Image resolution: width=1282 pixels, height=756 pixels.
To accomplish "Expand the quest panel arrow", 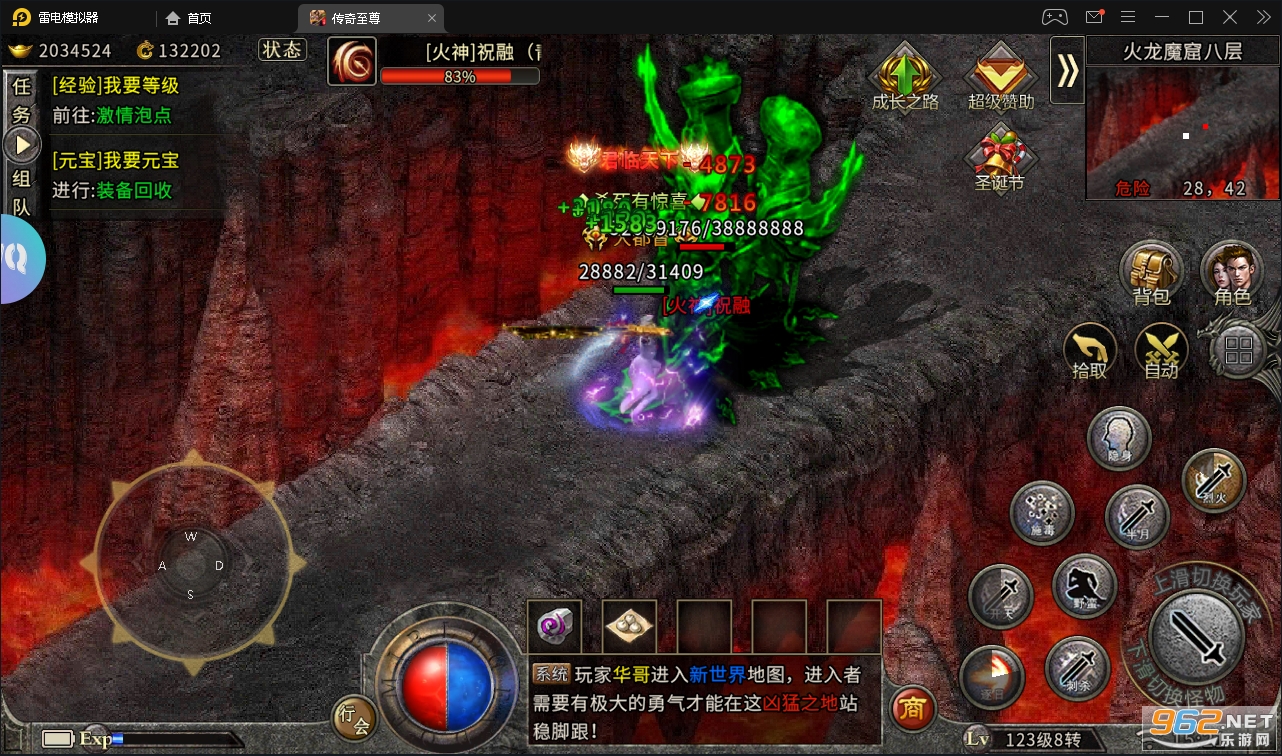I will pos(22,143).
